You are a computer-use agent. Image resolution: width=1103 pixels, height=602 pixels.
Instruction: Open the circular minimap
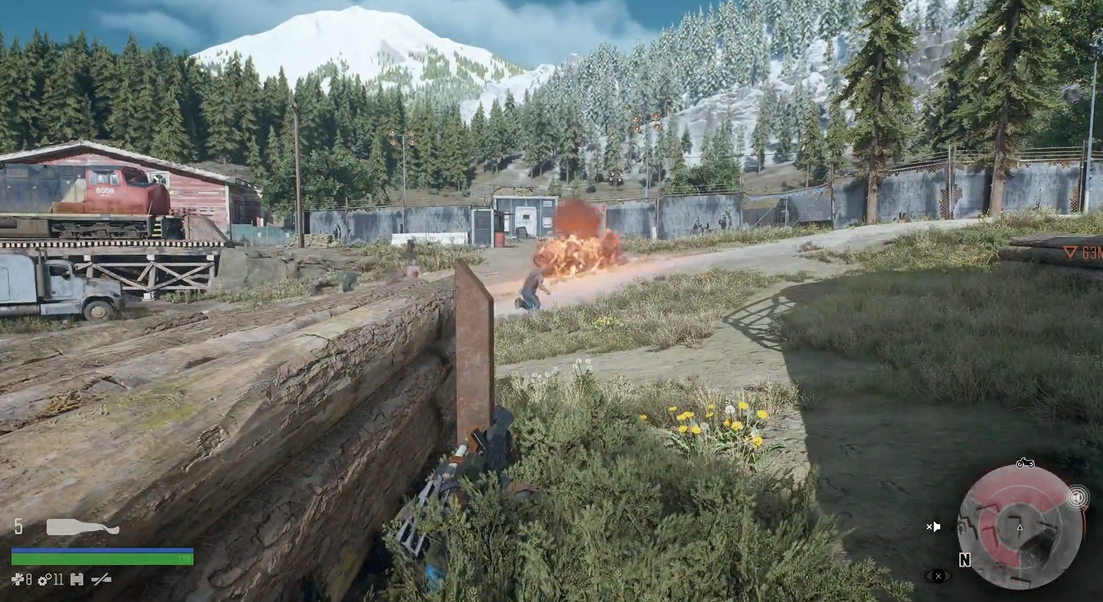(1019, 527)
